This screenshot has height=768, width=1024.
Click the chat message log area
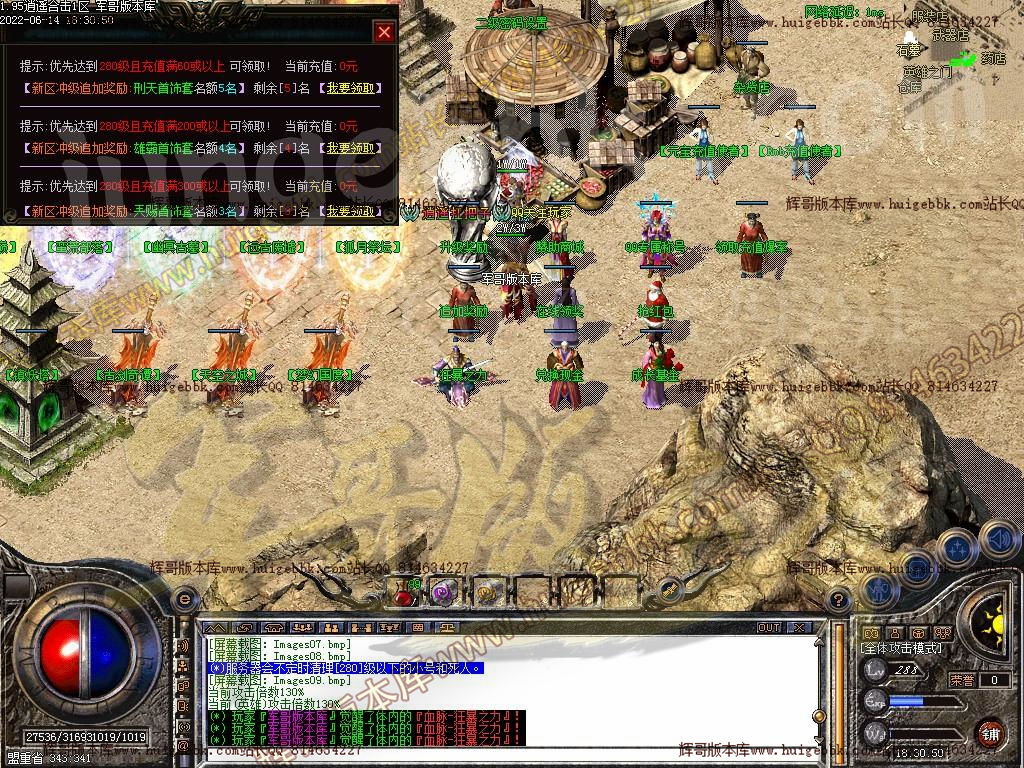[x=500, y=690]
